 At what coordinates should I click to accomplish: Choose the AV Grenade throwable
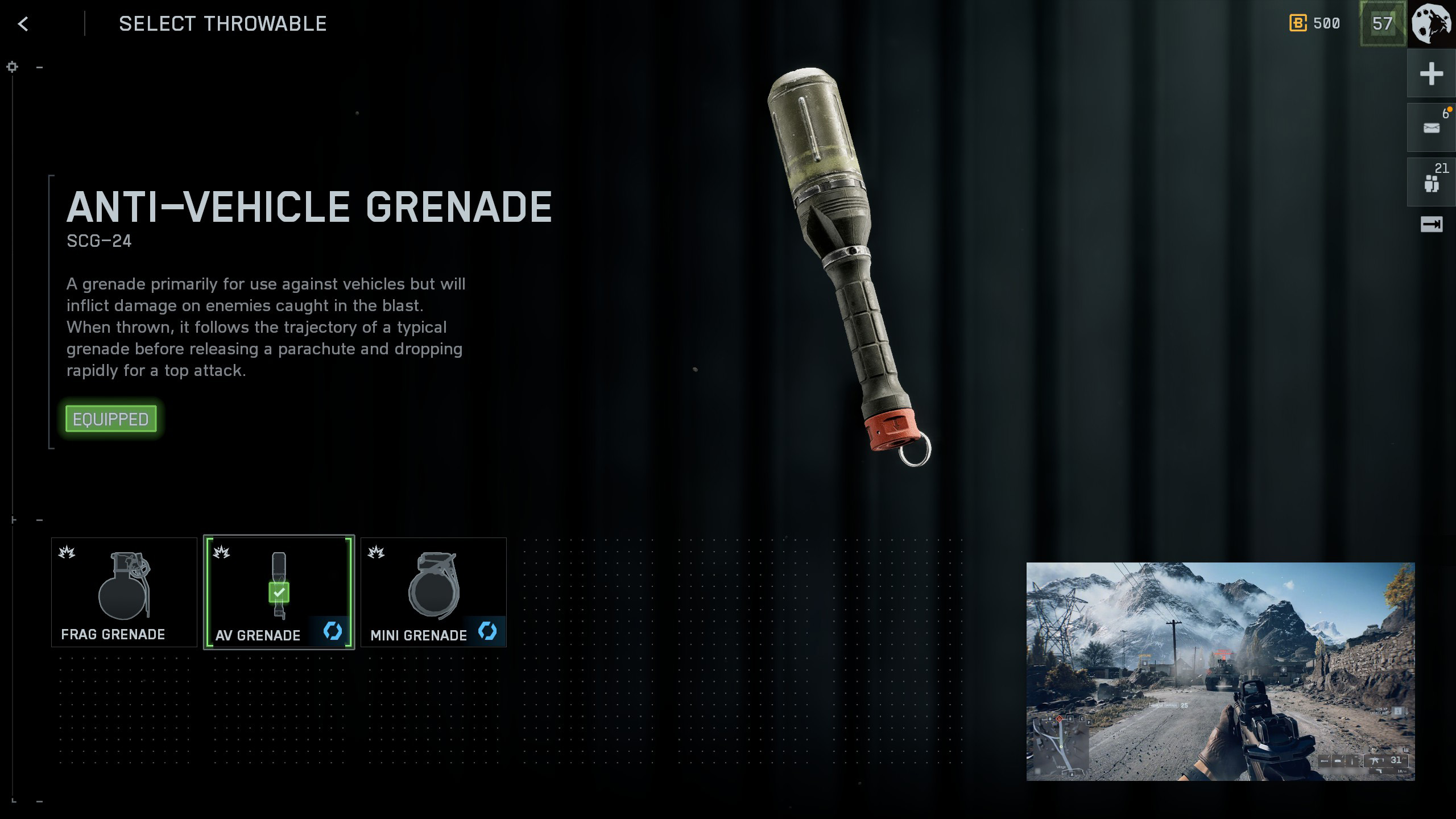pyautogui.click(x=279, y=592)
